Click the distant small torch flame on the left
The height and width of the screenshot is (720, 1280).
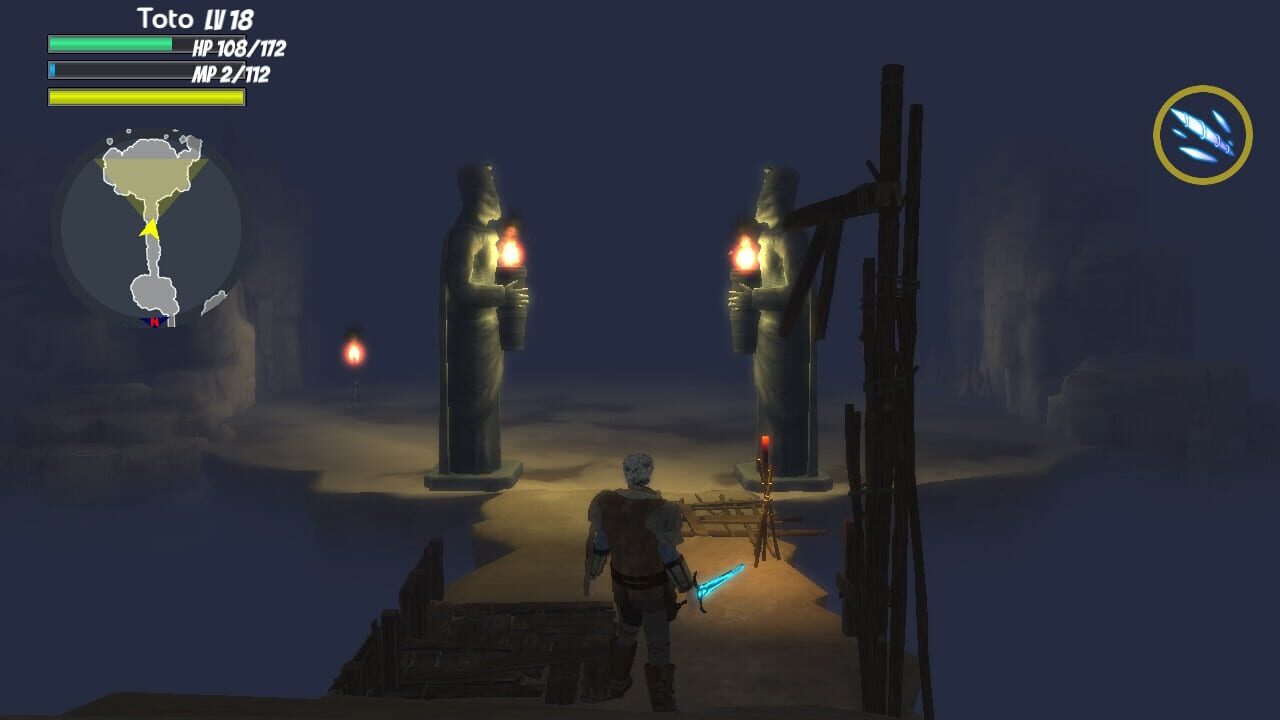tap(356, 352)
